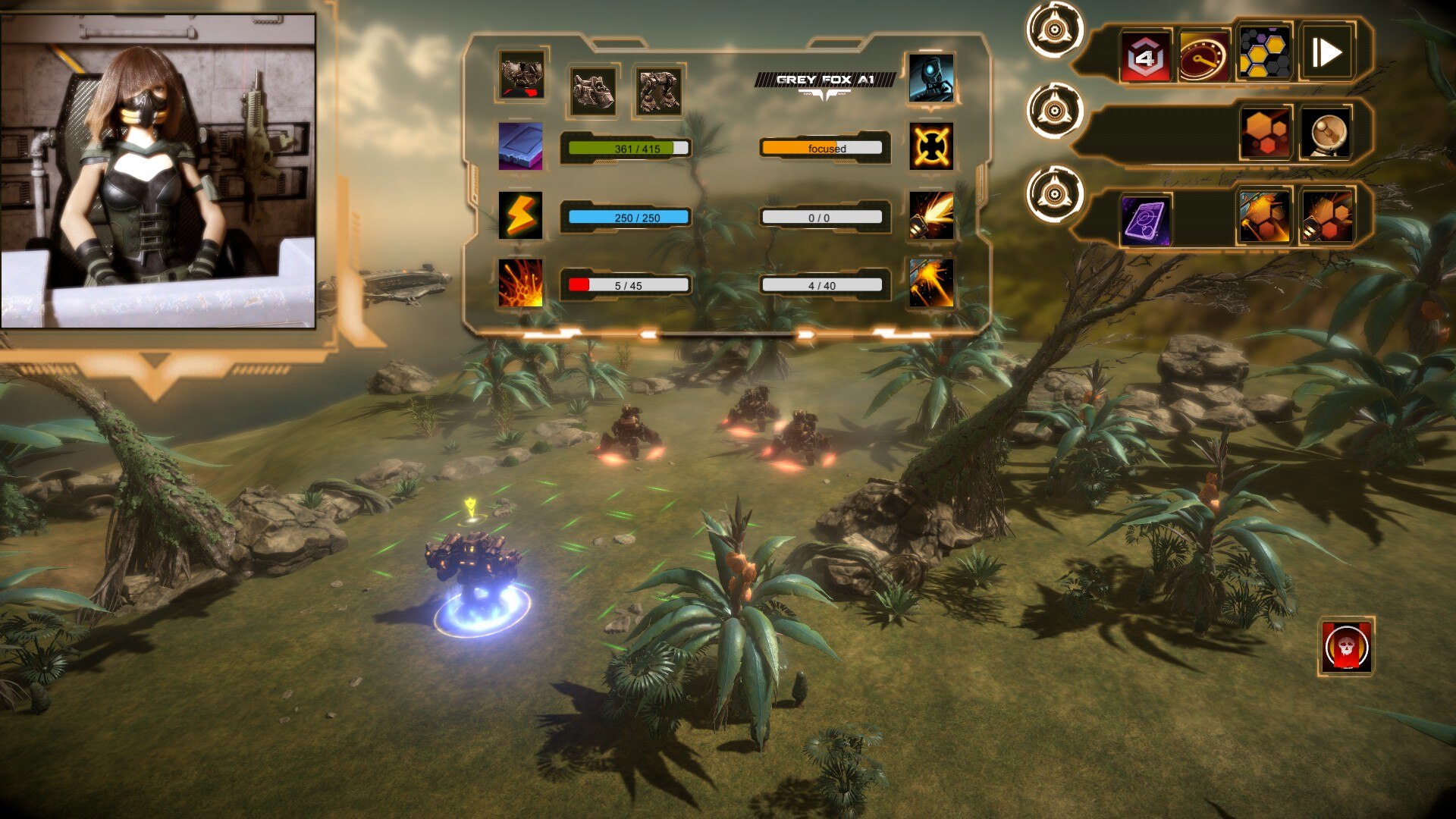
Task: Click the fiery orange heat icon
Action: (x=520, y=284)
